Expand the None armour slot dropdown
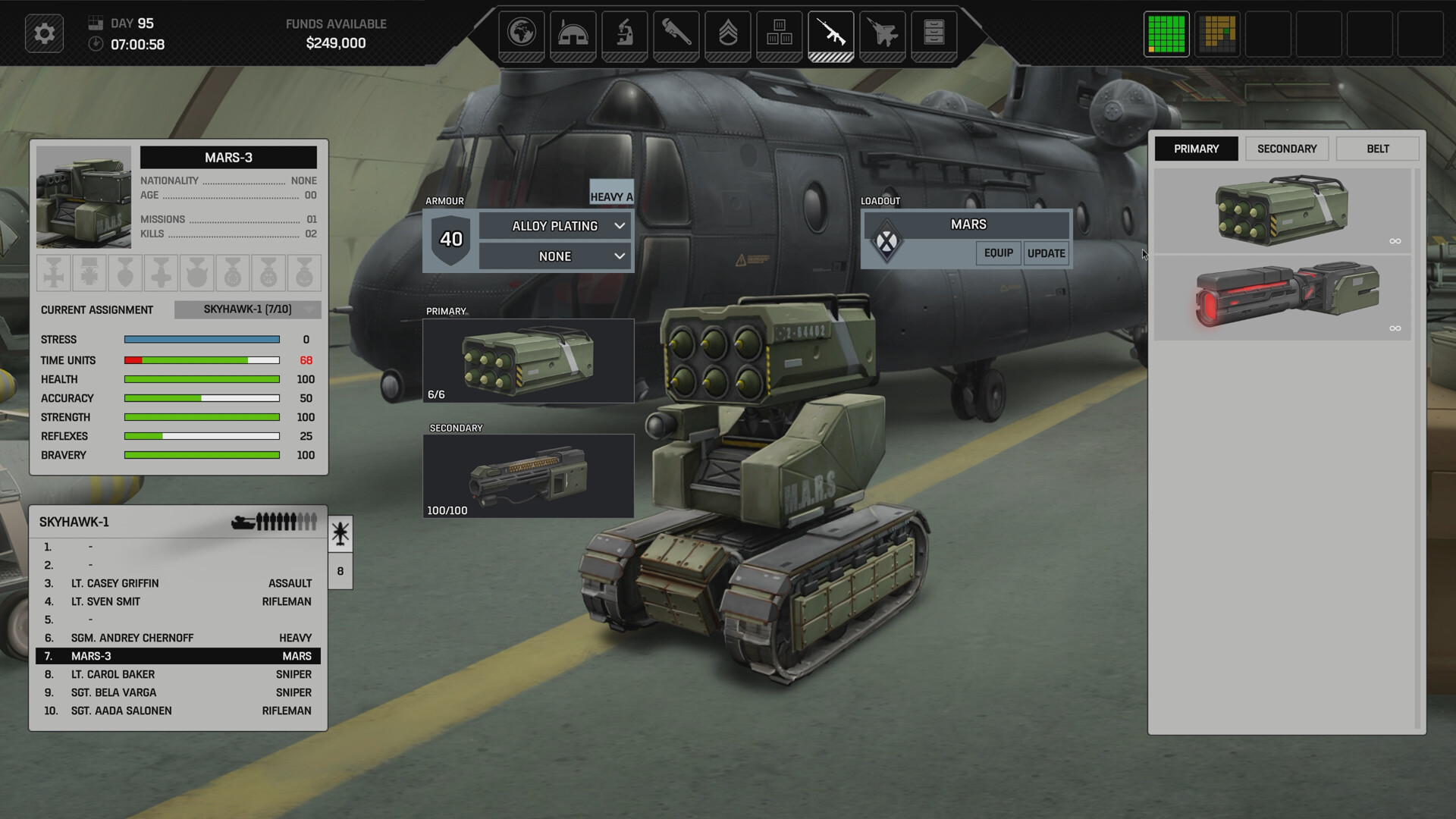This screenshot has width=1456, height=819. [x=554, y=256]
